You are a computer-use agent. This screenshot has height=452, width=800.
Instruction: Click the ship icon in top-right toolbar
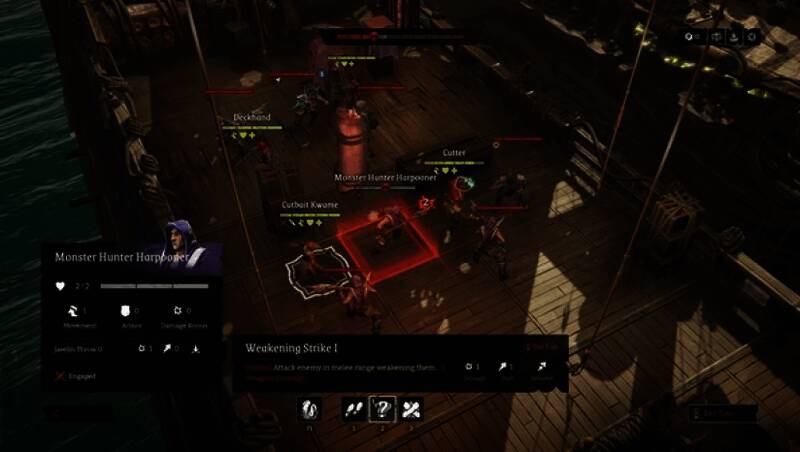(733, 37)
